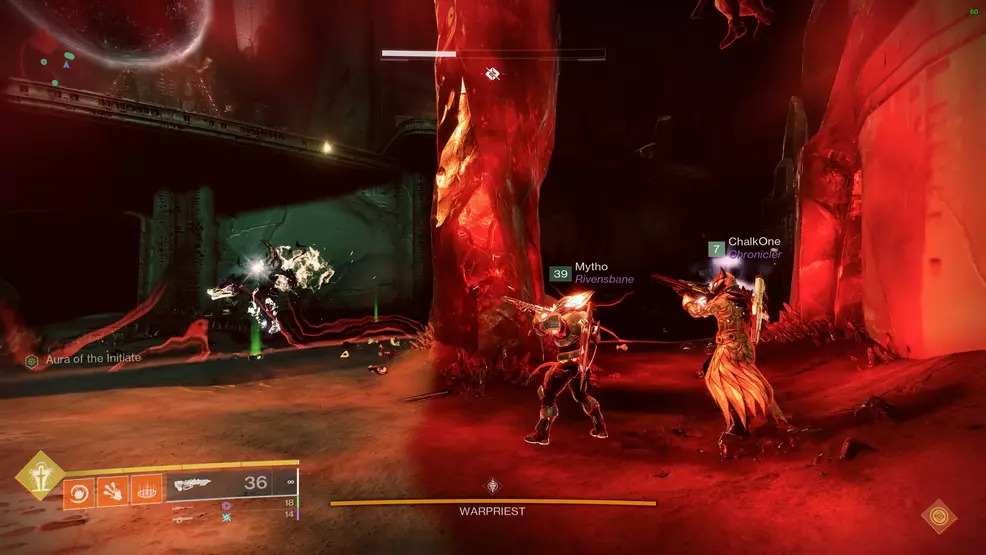Select the equipped weapon with 36 rounds
This screenshot has height=555, width=986.
[x=220, y=485]
